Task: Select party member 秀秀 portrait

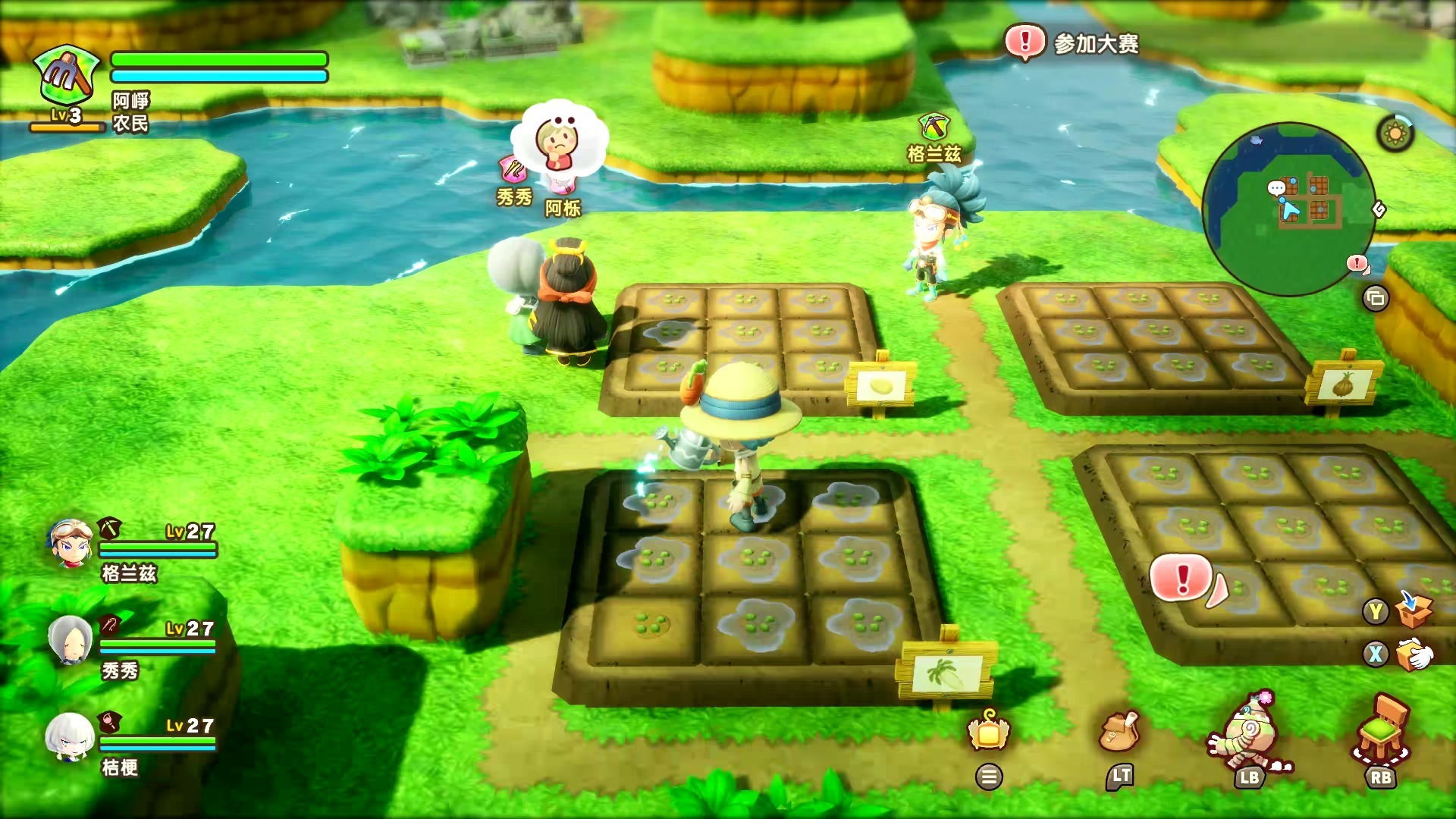Action: tap(71, 639)
